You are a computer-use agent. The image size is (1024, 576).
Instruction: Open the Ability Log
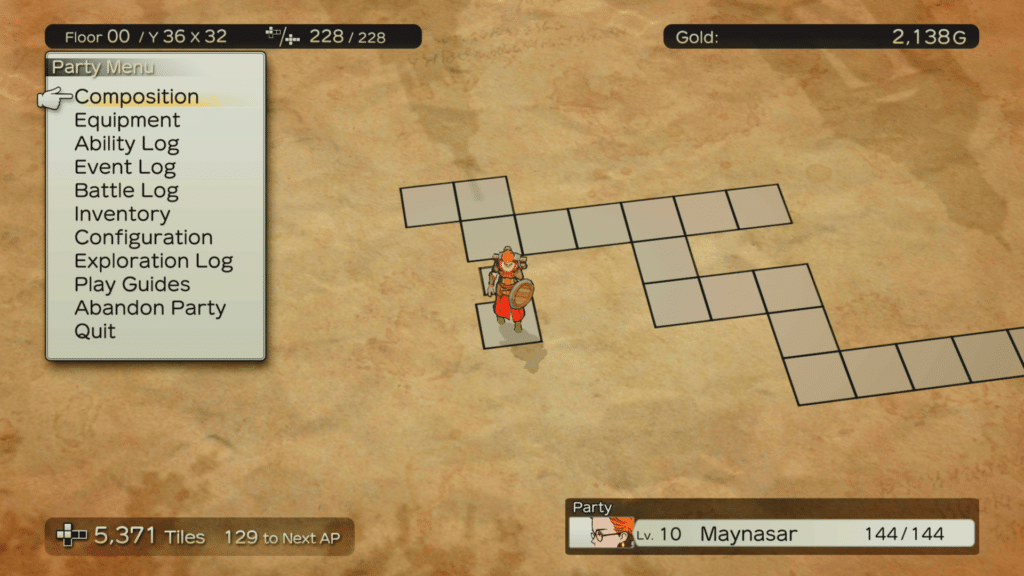tap(126, 144)
